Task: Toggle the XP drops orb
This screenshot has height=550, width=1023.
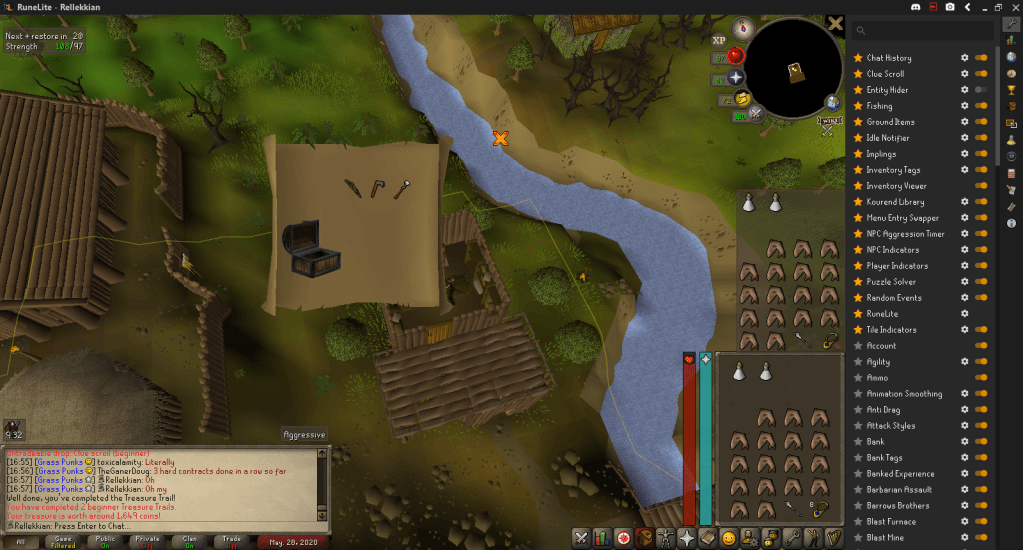Action: [x=719, y=40]
